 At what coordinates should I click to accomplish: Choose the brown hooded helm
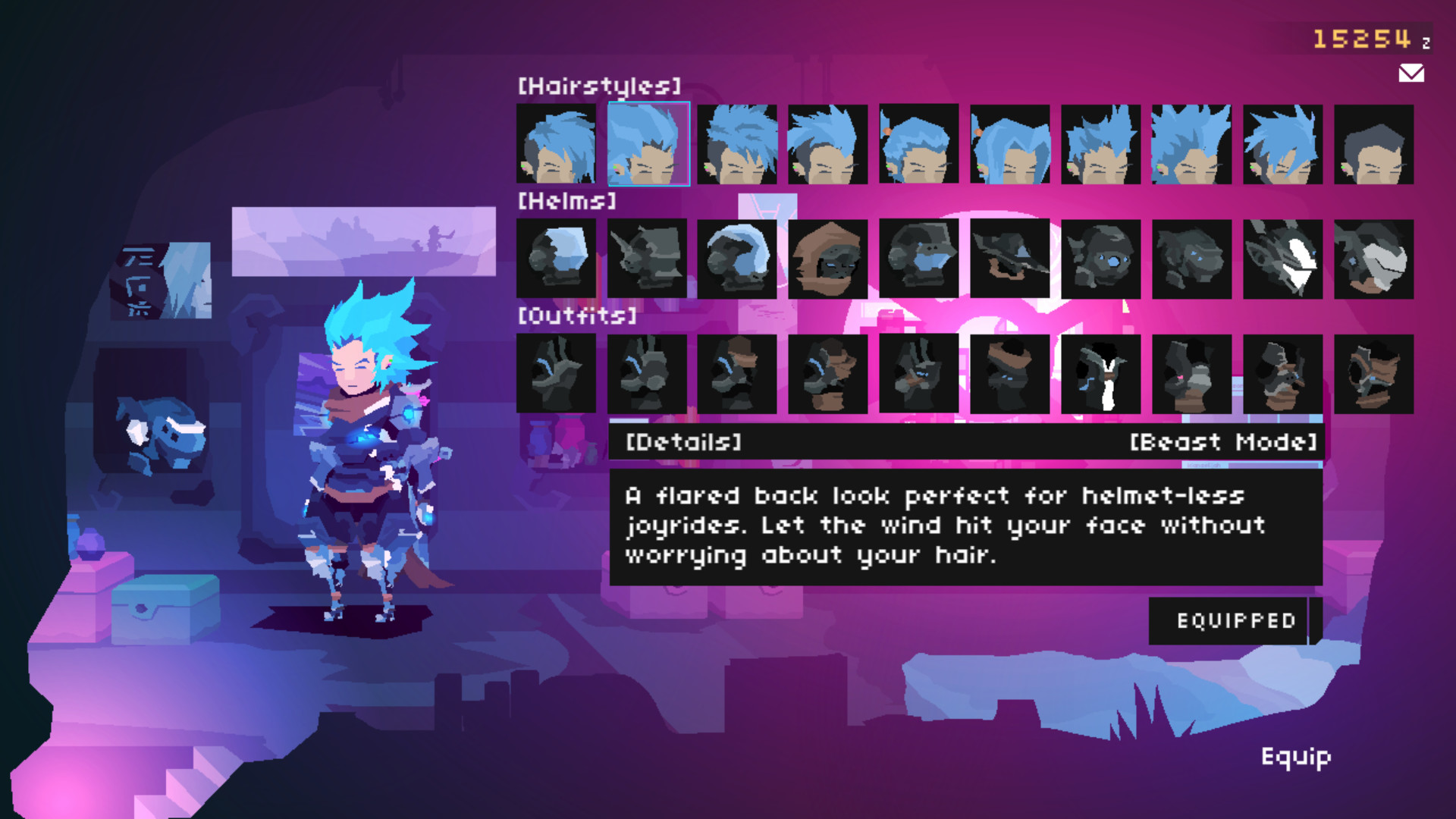(x=829, y=258)
